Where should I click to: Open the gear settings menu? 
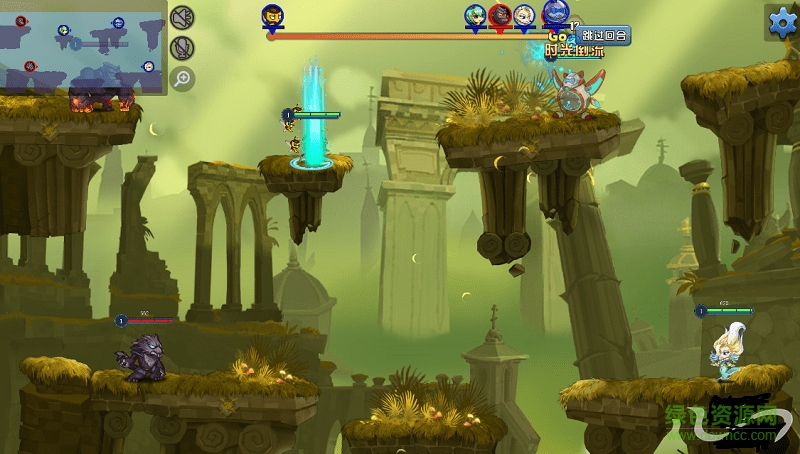780,21
